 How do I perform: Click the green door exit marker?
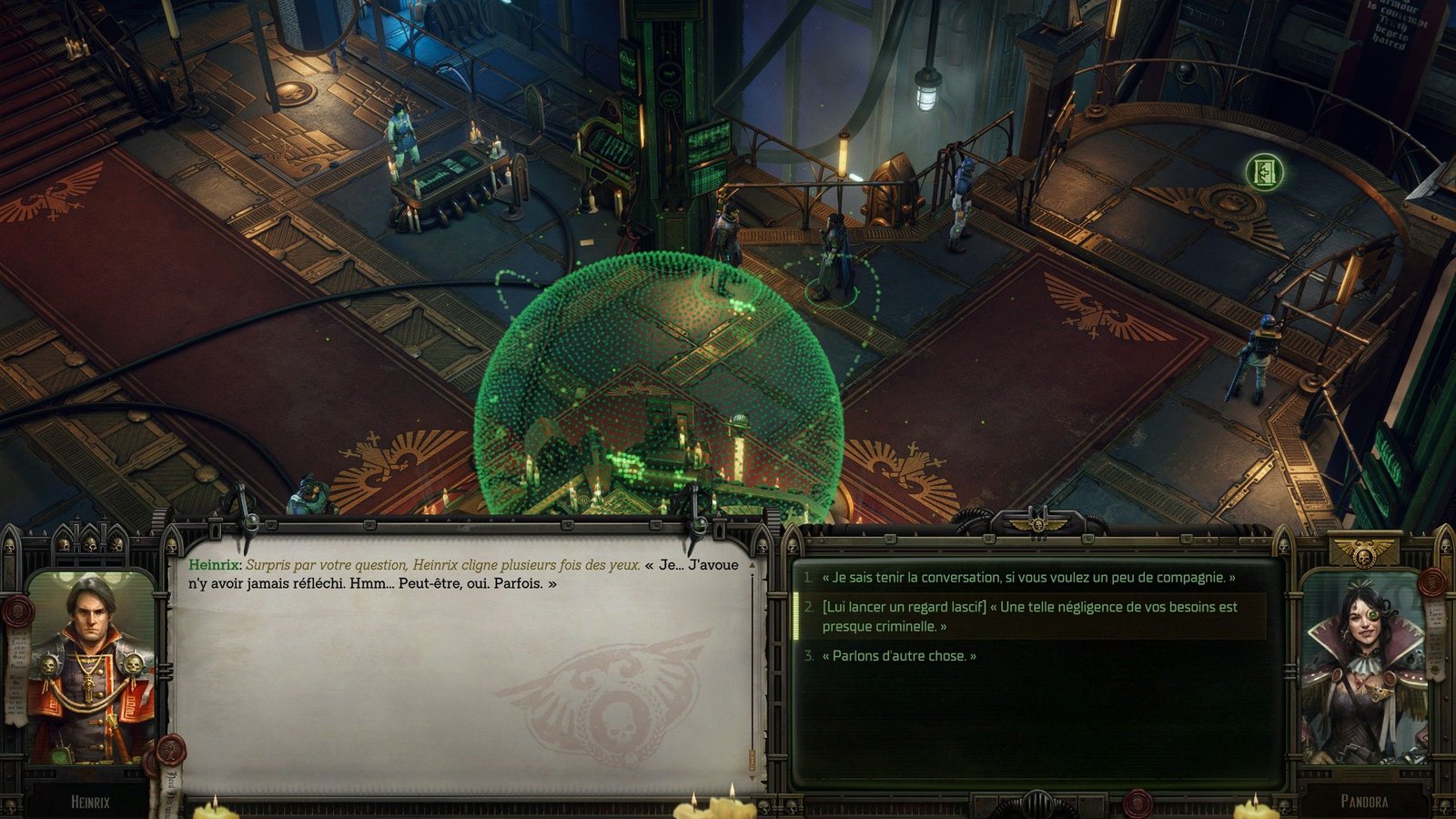(x=1264, y=171)
